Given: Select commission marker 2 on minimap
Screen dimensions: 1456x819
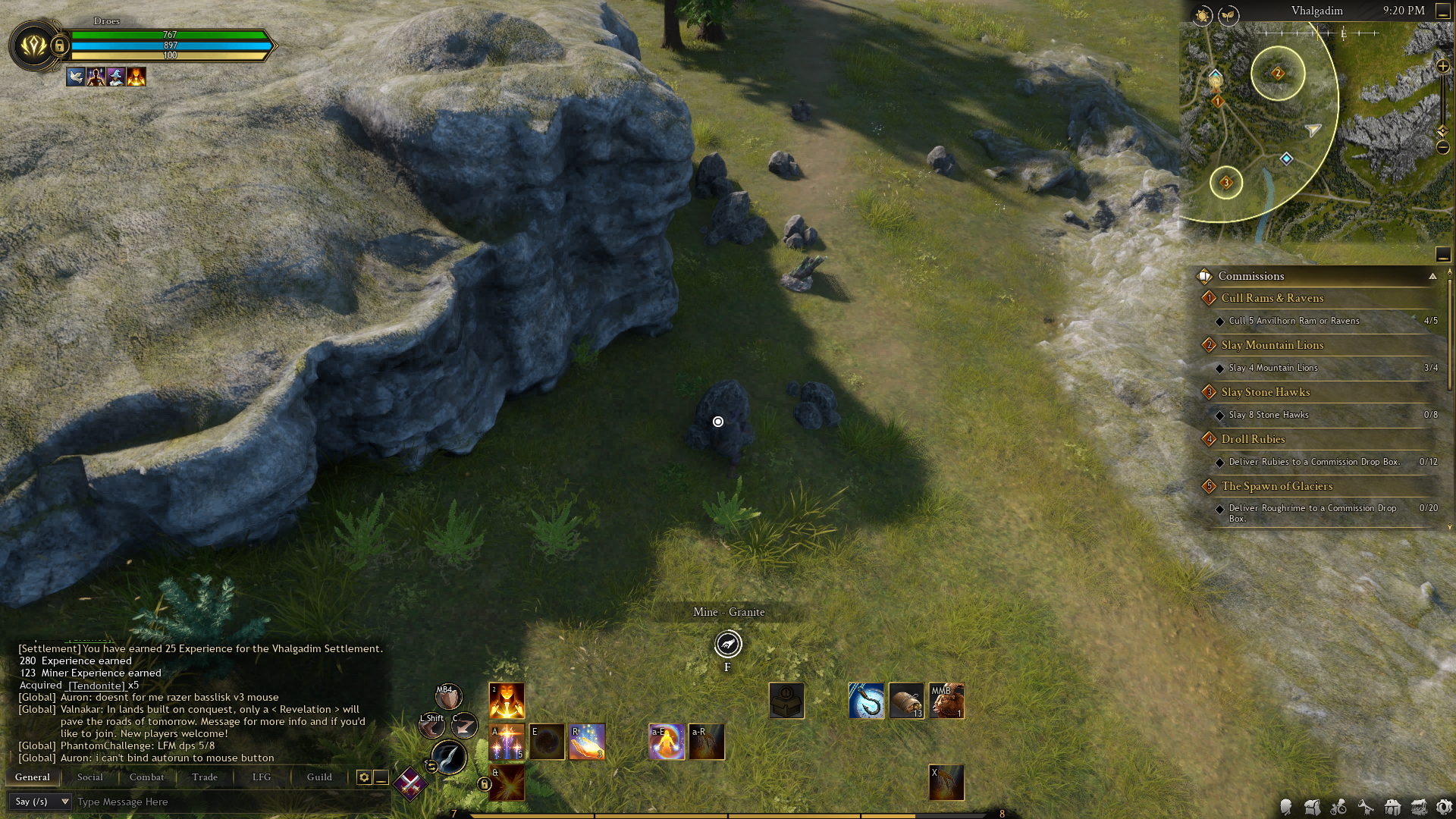Looking at the screenshot, I should [x=1278, y=74].
